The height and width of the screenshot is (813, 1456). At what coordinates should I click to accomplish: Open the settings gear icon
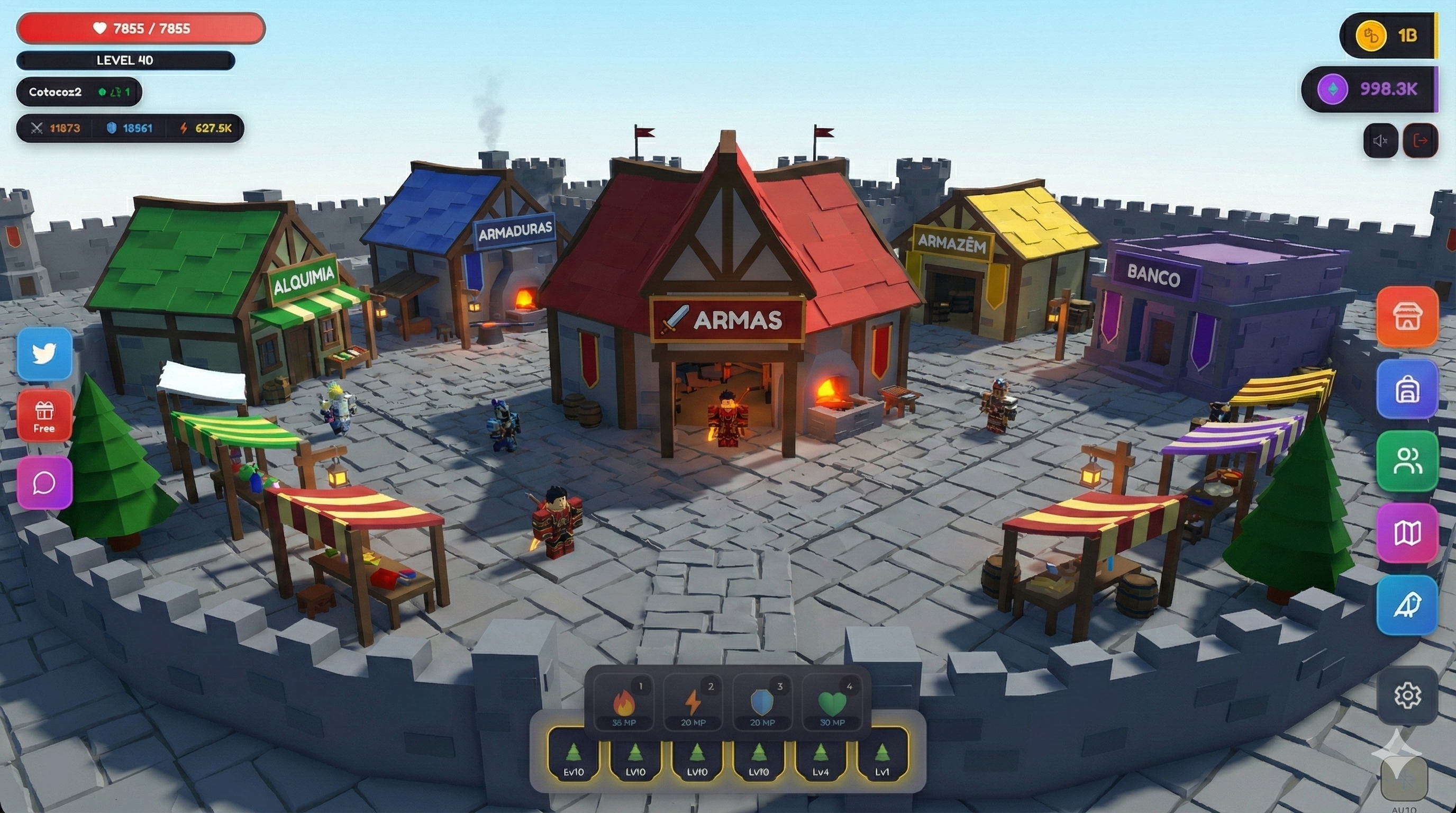[1407, 696]
